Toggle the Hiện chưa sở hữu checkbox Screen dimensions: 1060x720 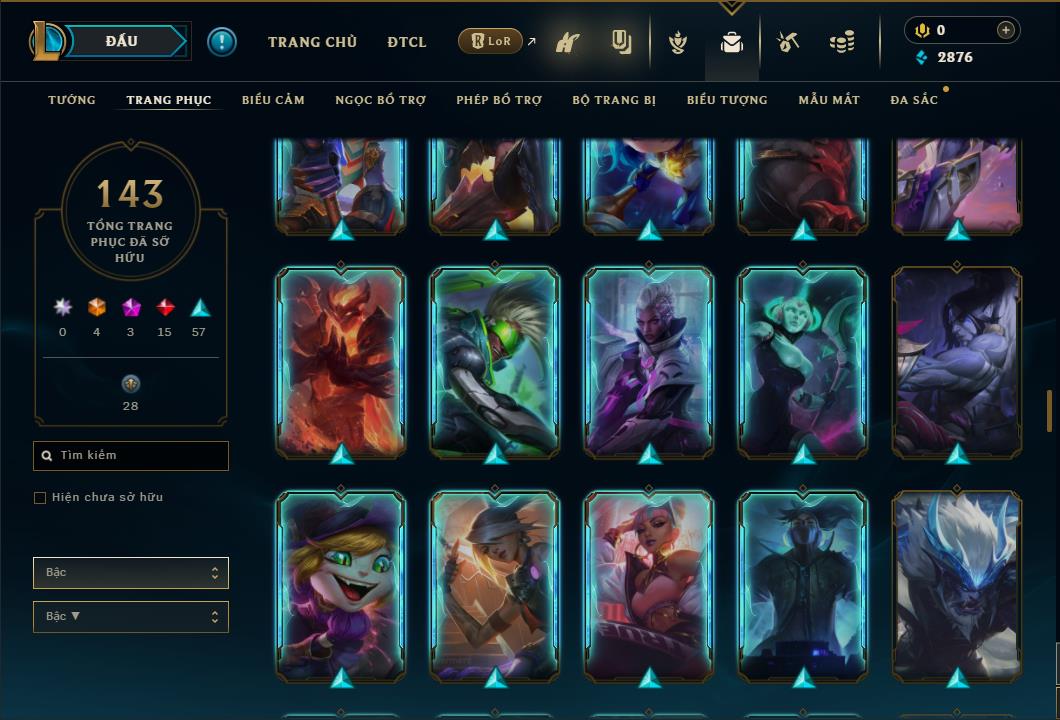[x=40, y=498]
